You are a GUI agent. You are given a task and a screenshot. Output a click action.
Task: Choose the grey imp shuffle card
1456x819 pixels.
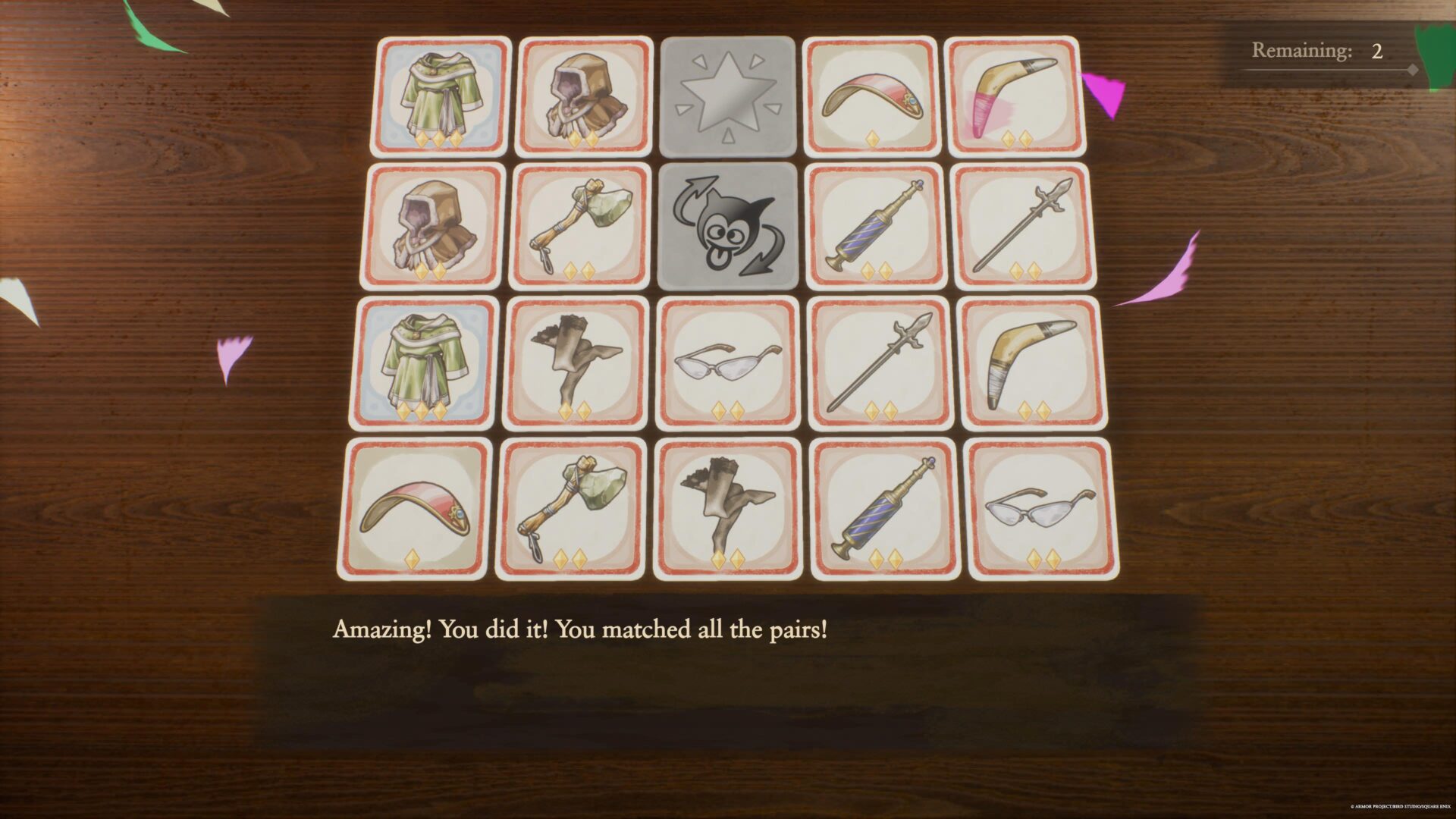click(727, 227)
